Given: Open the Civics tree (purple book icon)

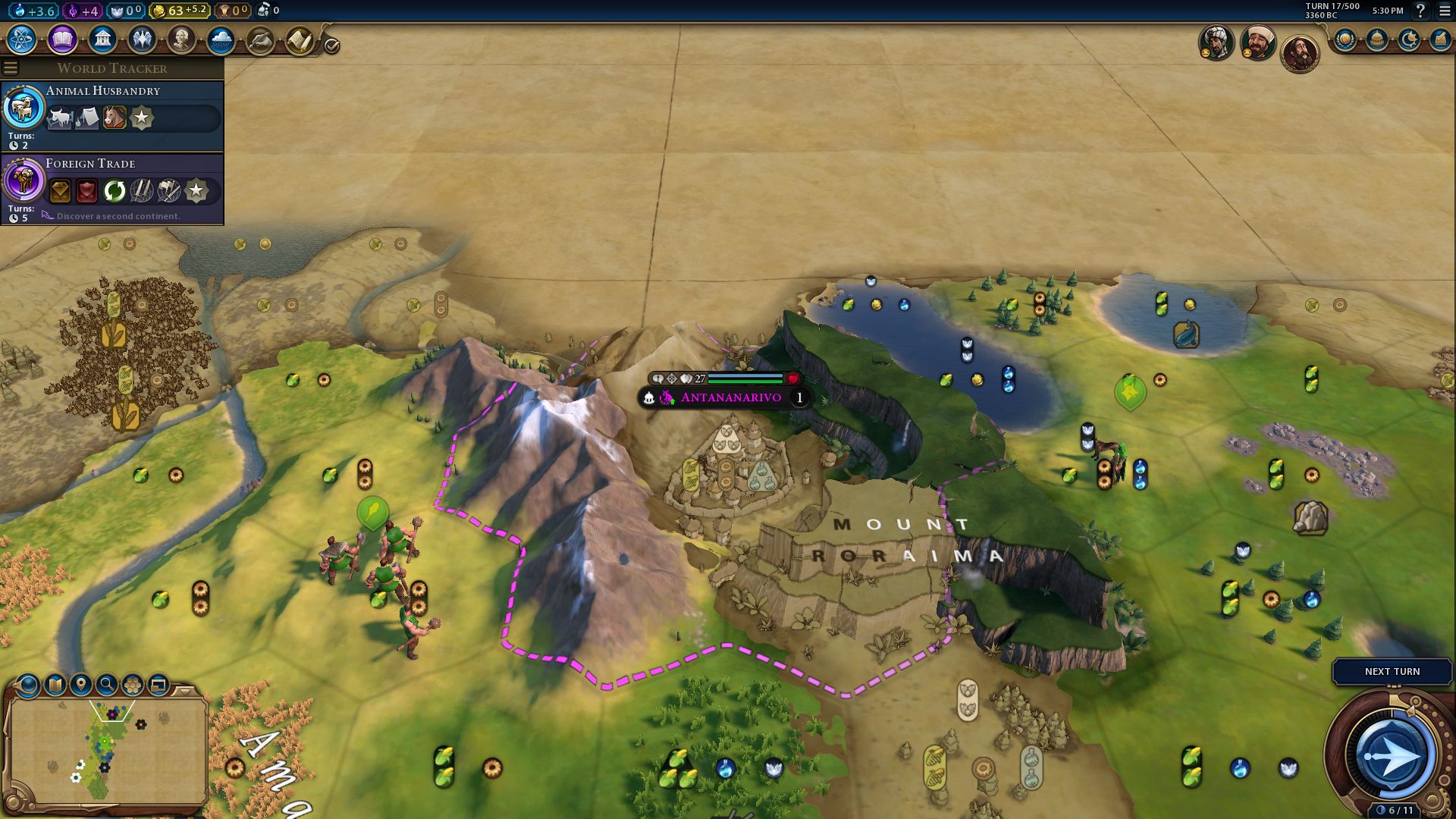Looking at the screenshot, I should [61, 39].
